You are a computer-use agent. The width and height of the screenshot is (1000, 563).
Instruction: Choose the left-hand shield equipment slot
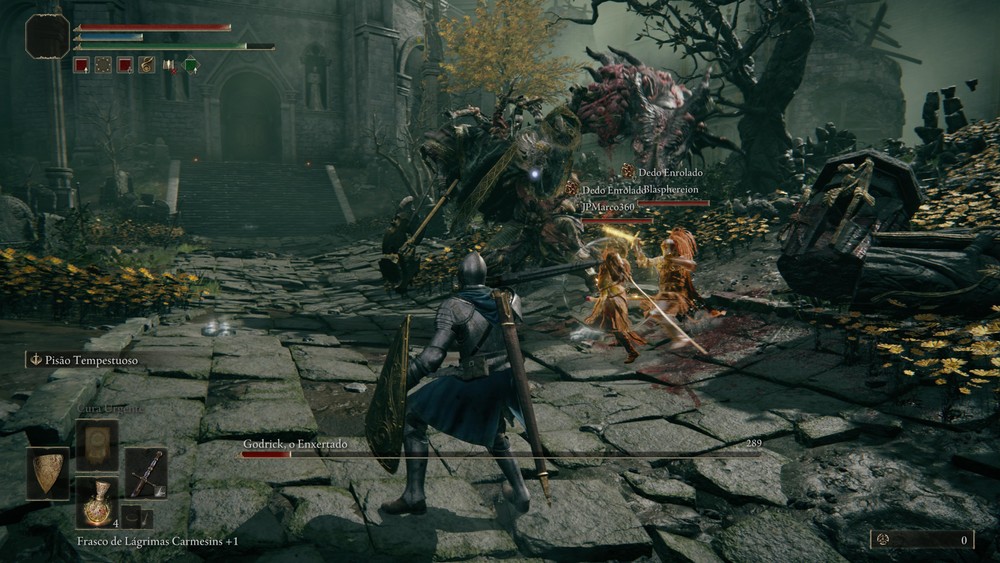coord(47,473)
